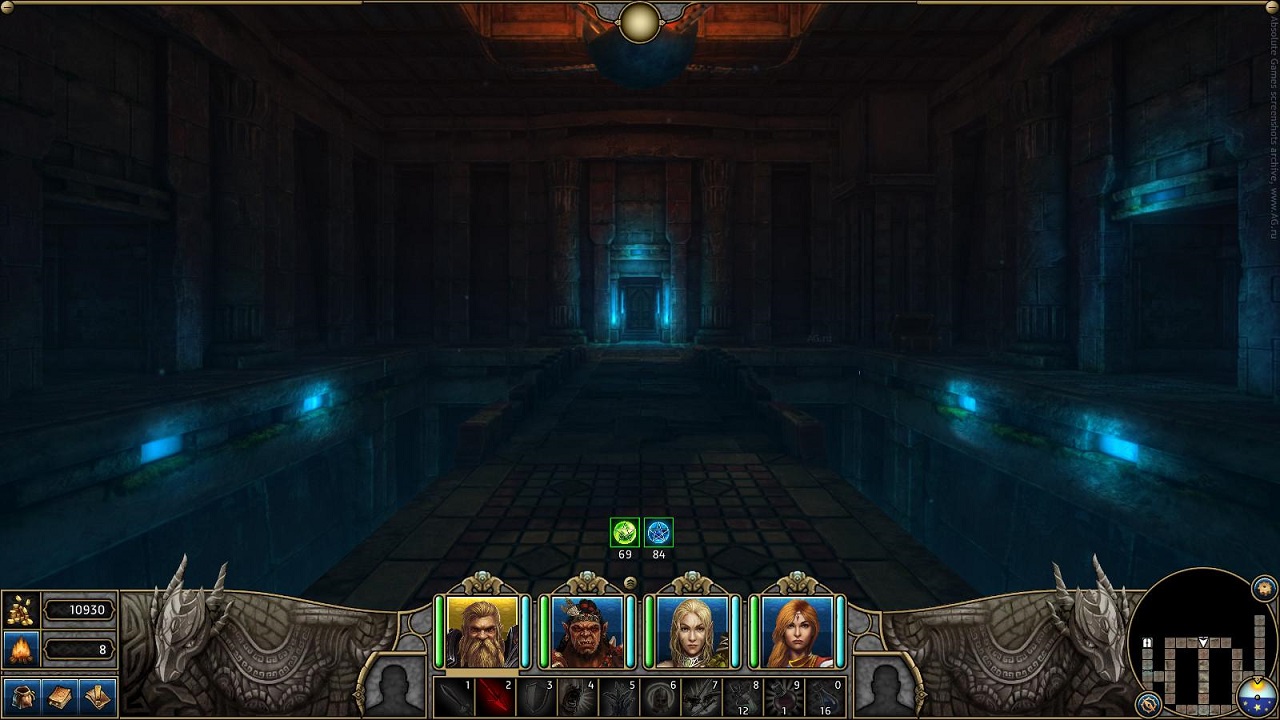Click the blue pentagram buff icon
Image resolution: width=1280 pixels, height=720 pixels.
coord(658,532)
